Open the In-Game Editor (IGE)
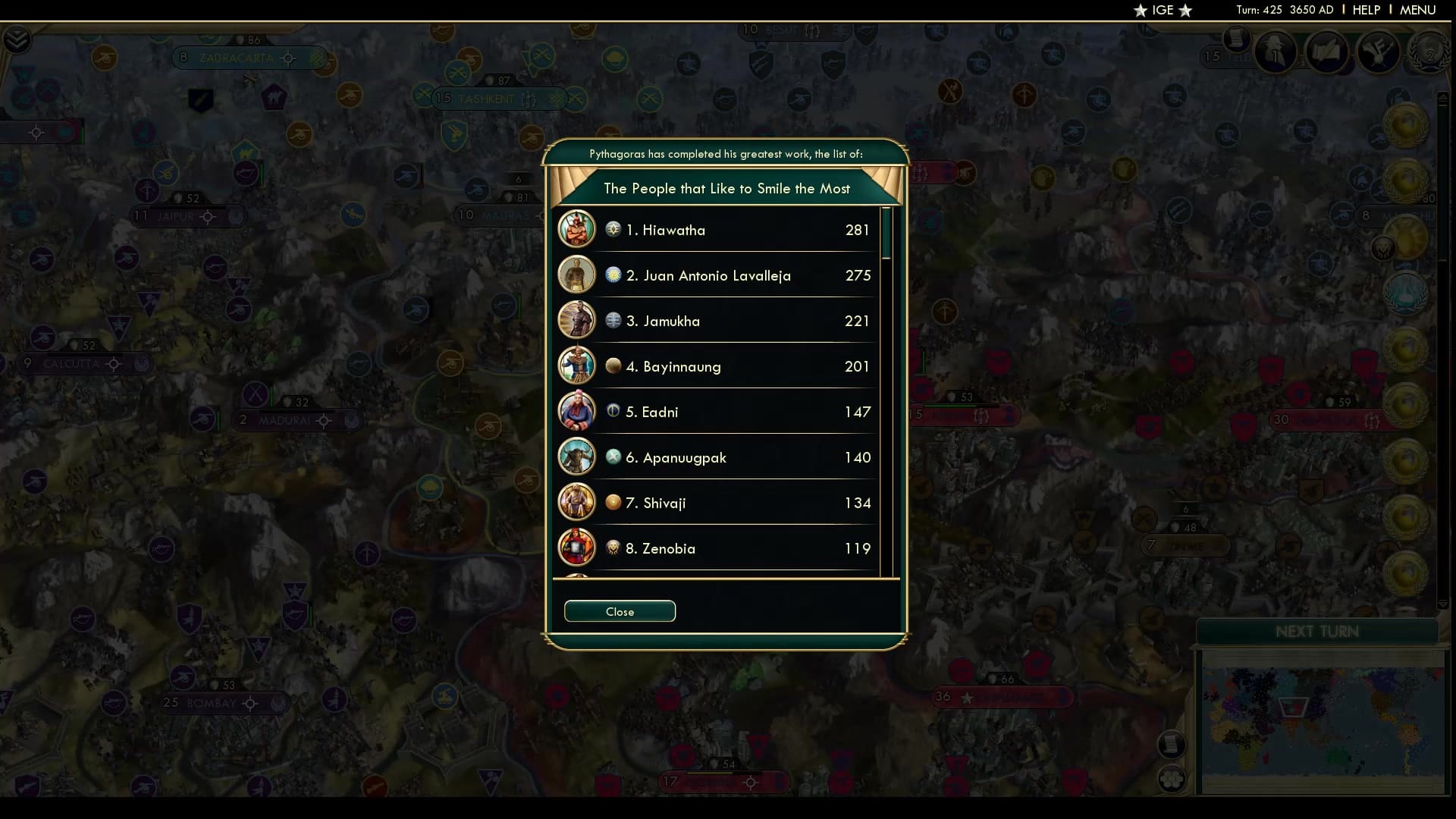1456x819 pixels. pyautogui.click(x=1163, y=11)
